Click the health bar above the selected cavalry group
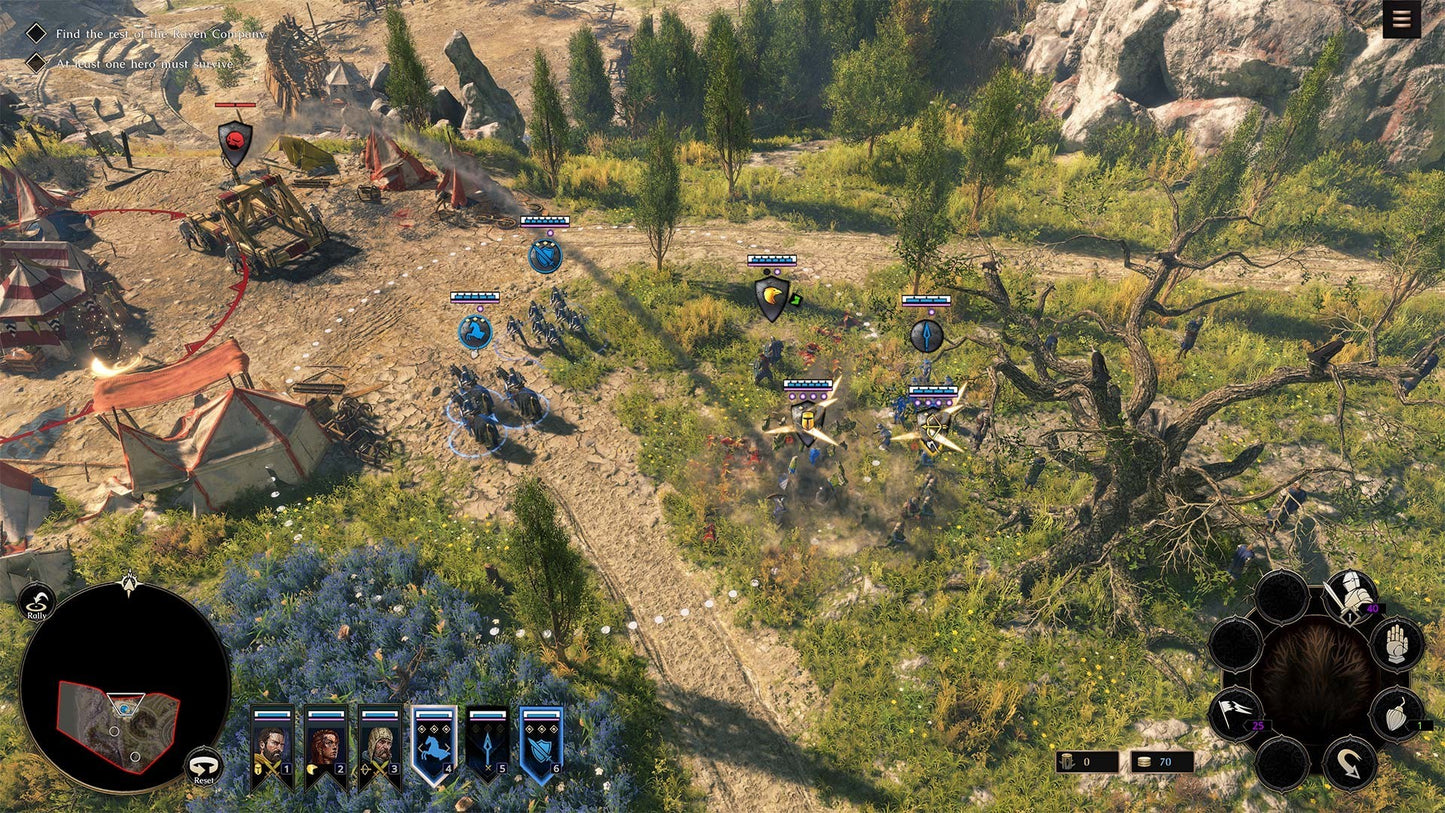Screen dimensions: 1445x813 click(x=476, y=297)
